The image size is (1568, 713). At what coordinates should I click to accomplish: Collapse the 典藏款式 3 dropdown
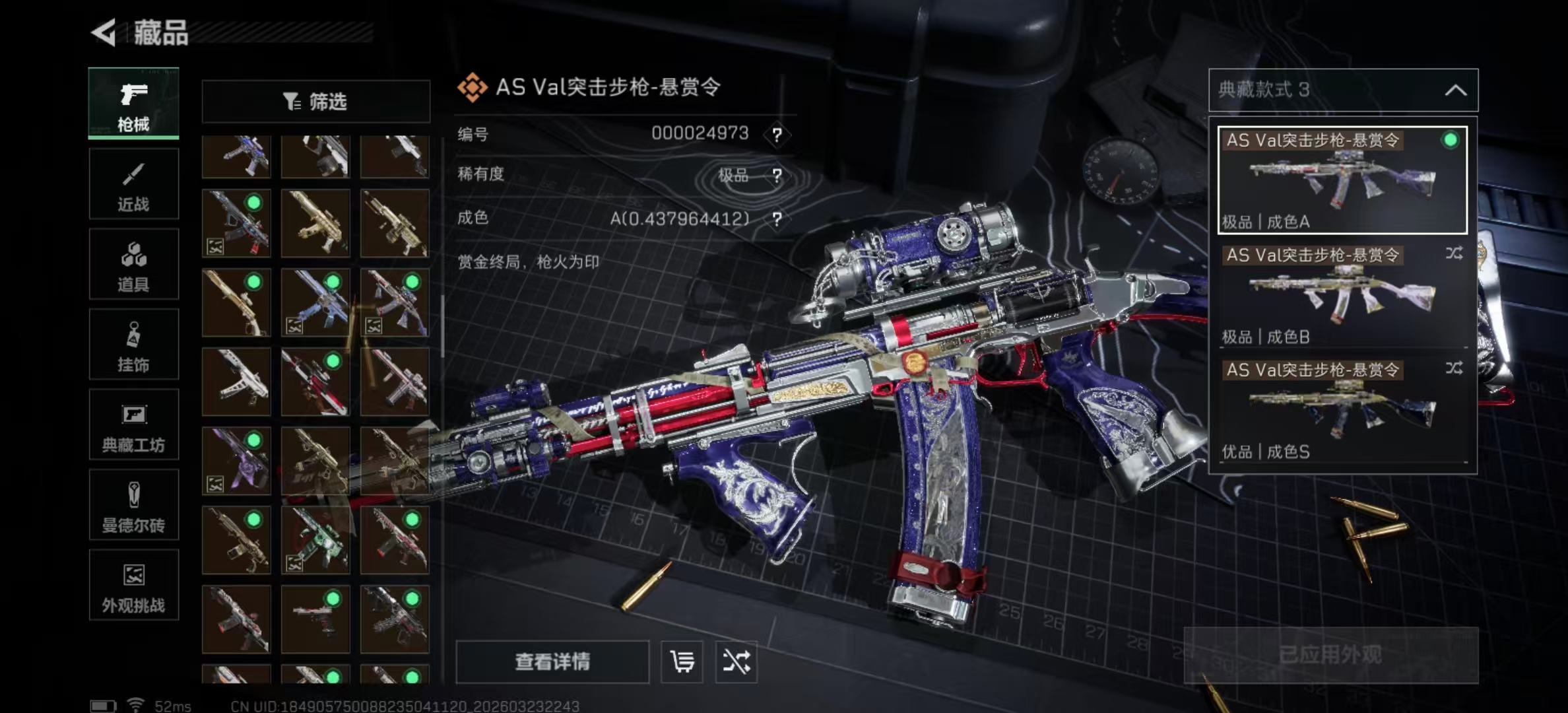click(x=1455, y=90)
